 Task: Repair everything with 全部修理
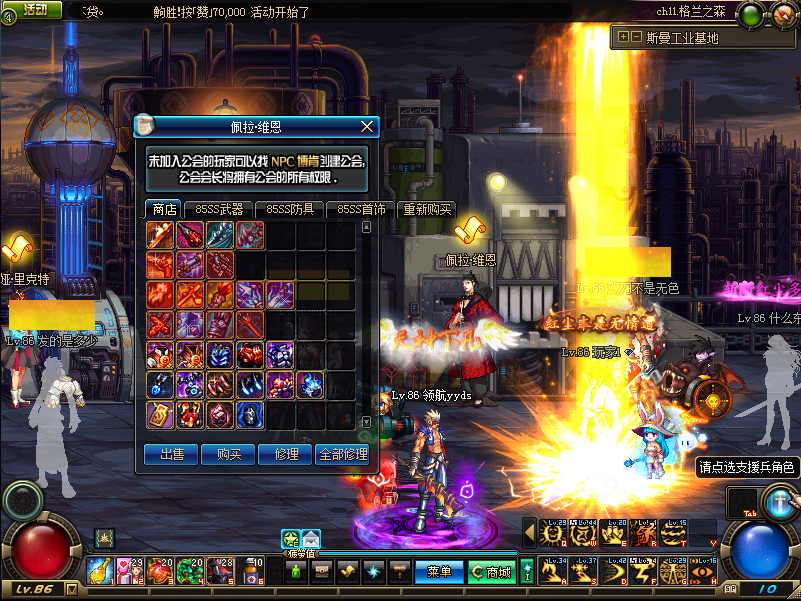pos(343,454)
